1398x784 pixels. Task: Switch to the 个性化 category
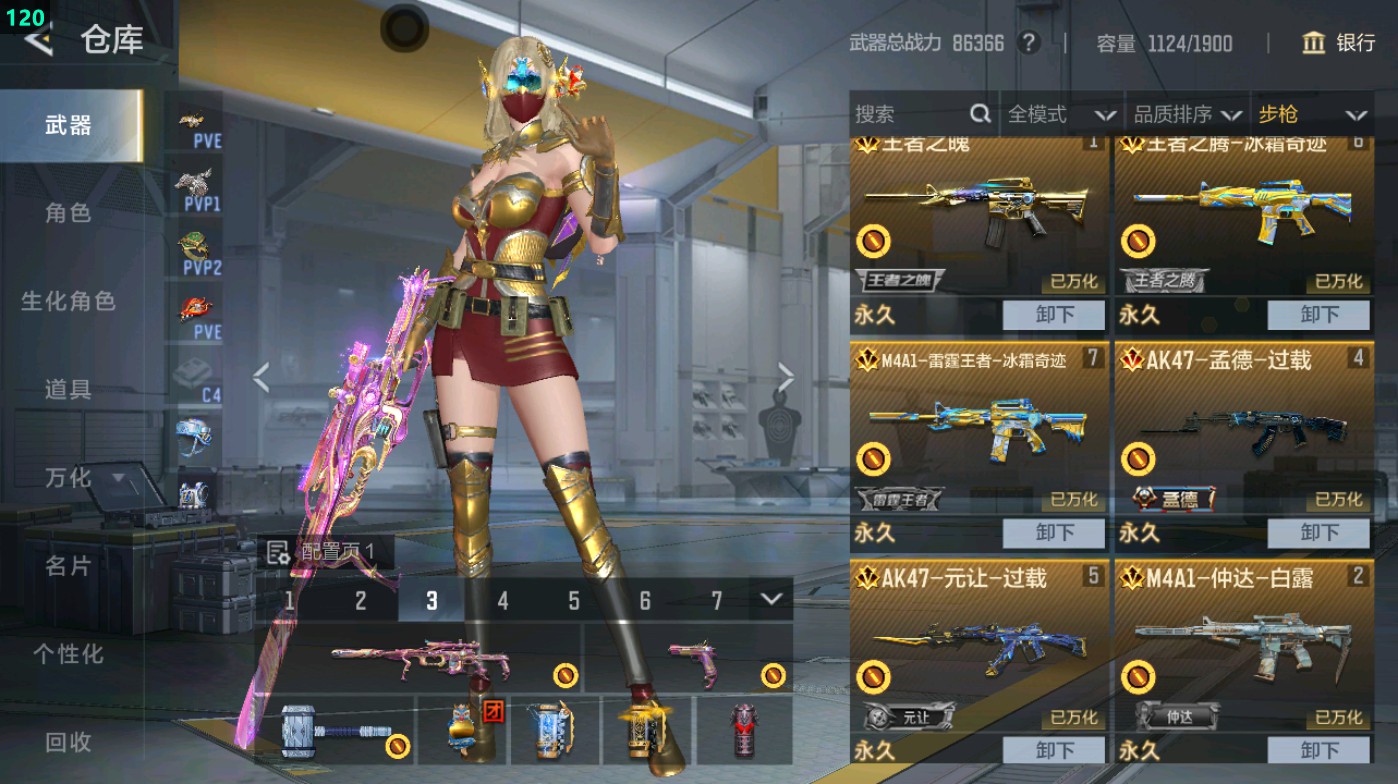click(x=69, y=654)
